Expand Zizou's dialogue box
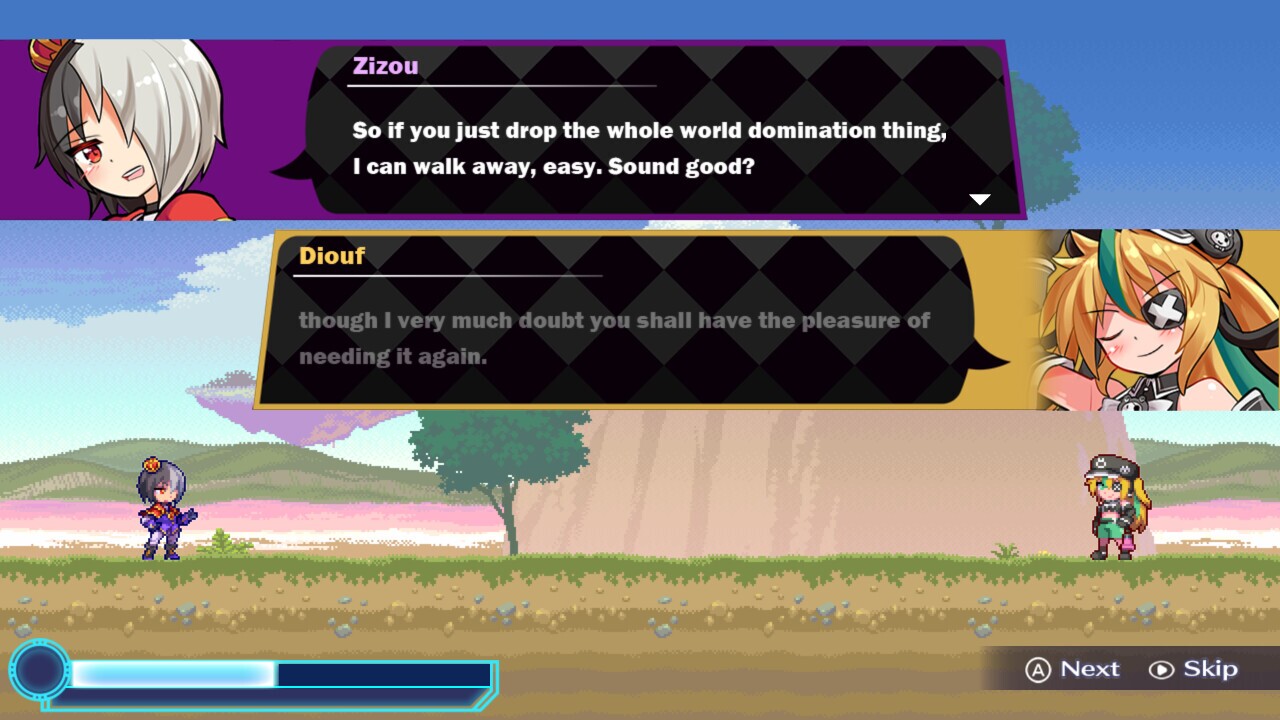This screenshot has width=1280, height=720. pos(660,130)
